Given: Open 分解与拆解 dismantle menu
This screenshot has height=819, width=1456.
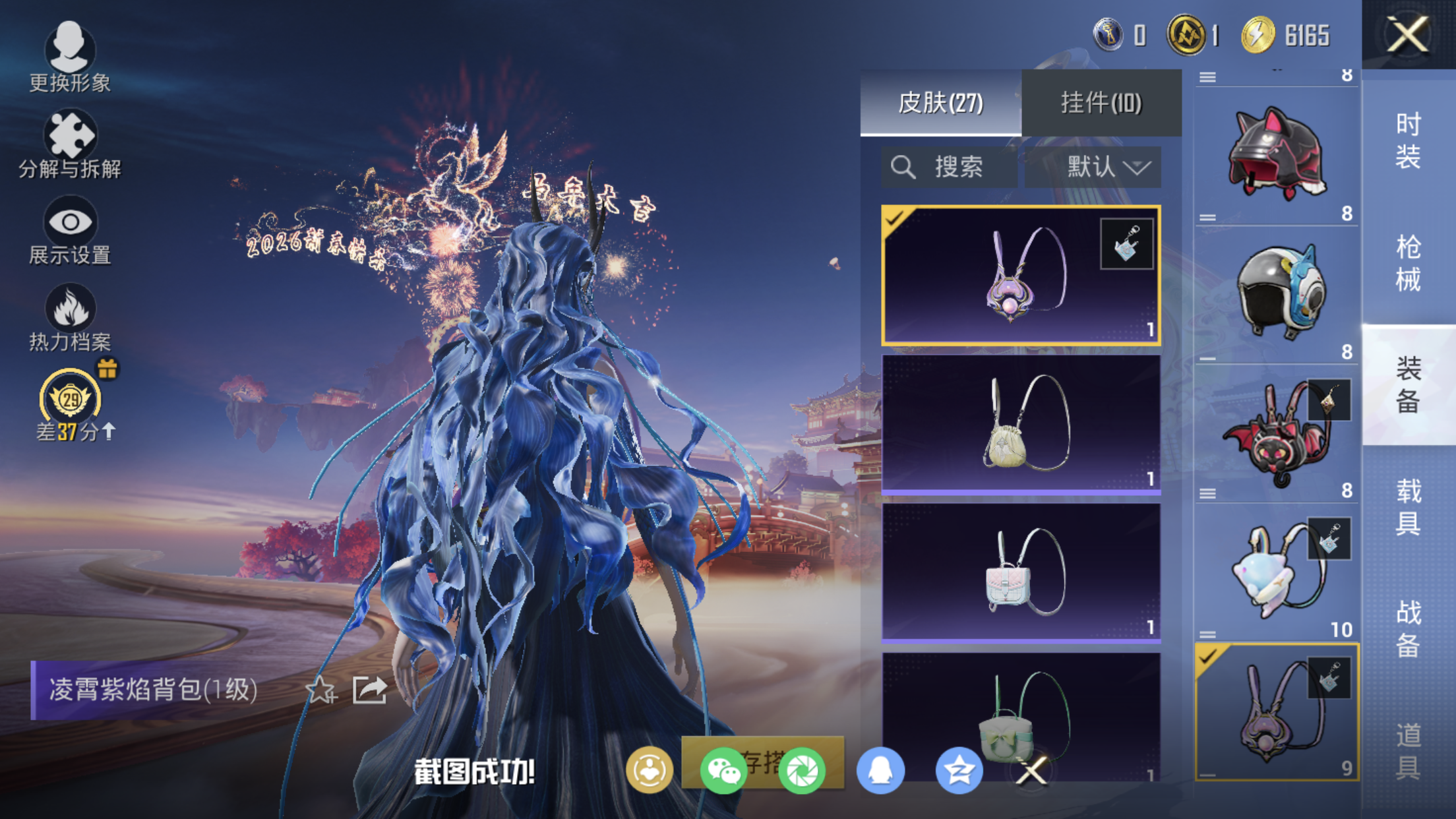Looking at the screenshot, I should tap(70, 144).
